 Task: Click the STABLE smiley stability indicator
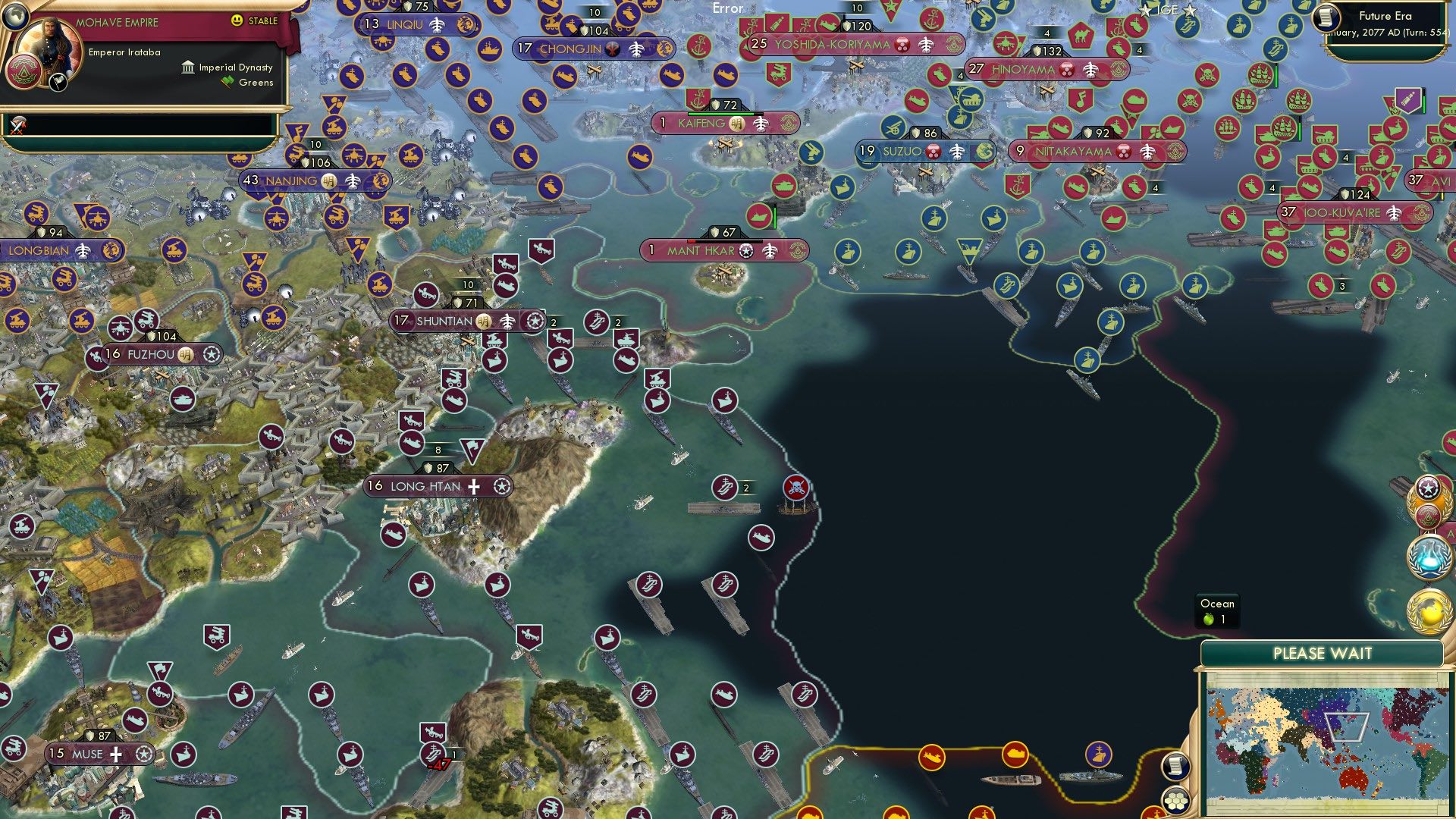[x=239, y=21]
